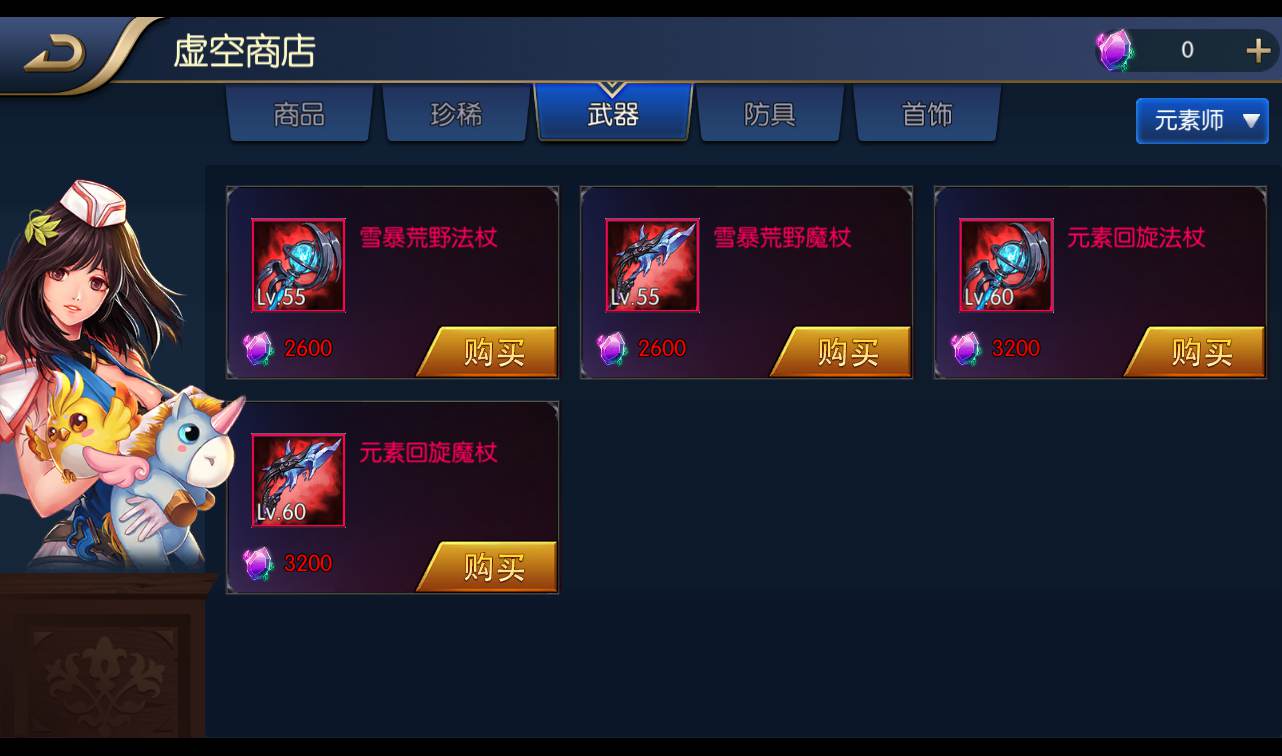Click the purple gem currency icon
The height and width of the screenshot is (756, 1282).
pos(1113,48)
